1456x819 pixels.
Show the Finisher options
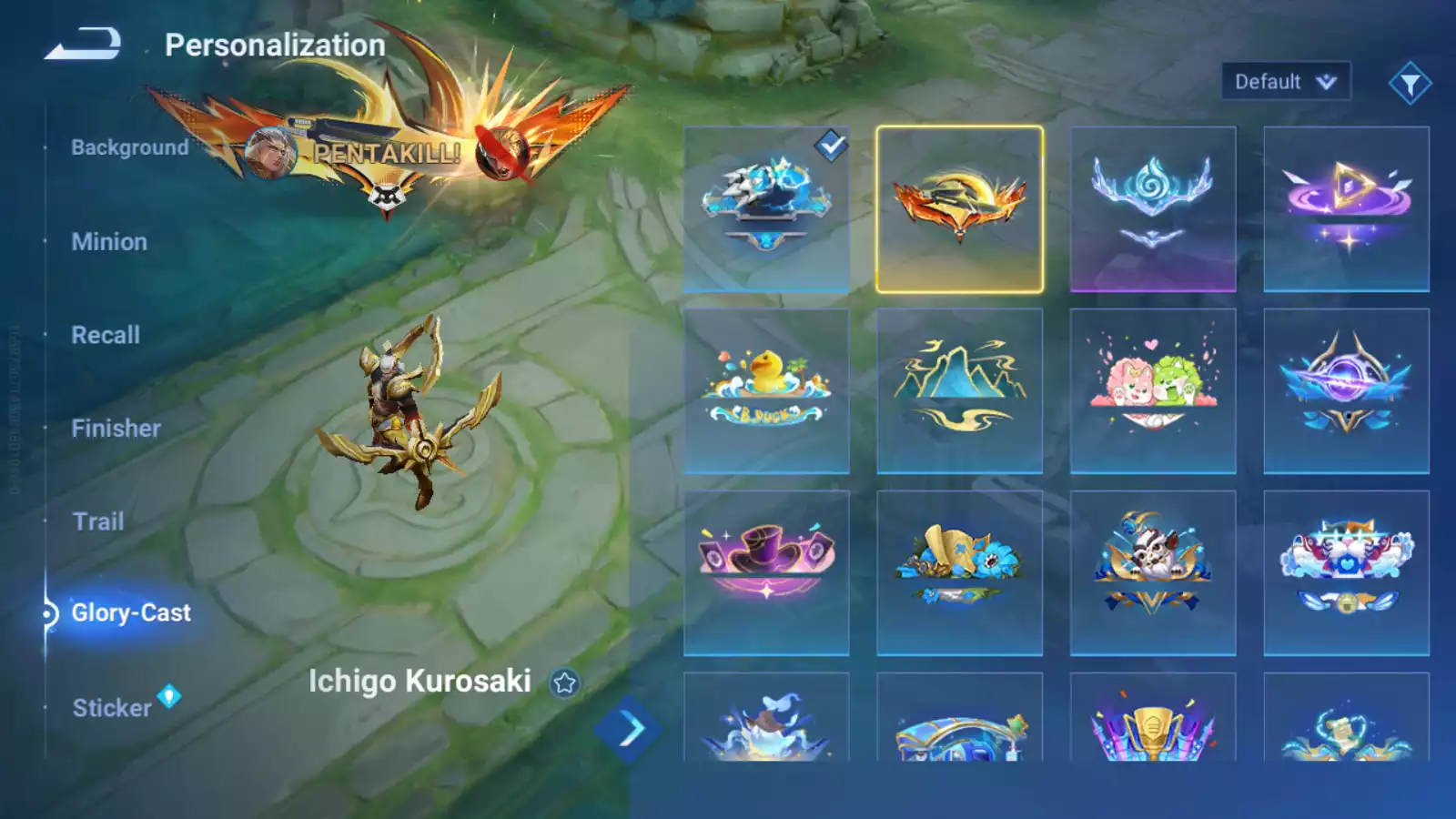[x=116, y=429]
